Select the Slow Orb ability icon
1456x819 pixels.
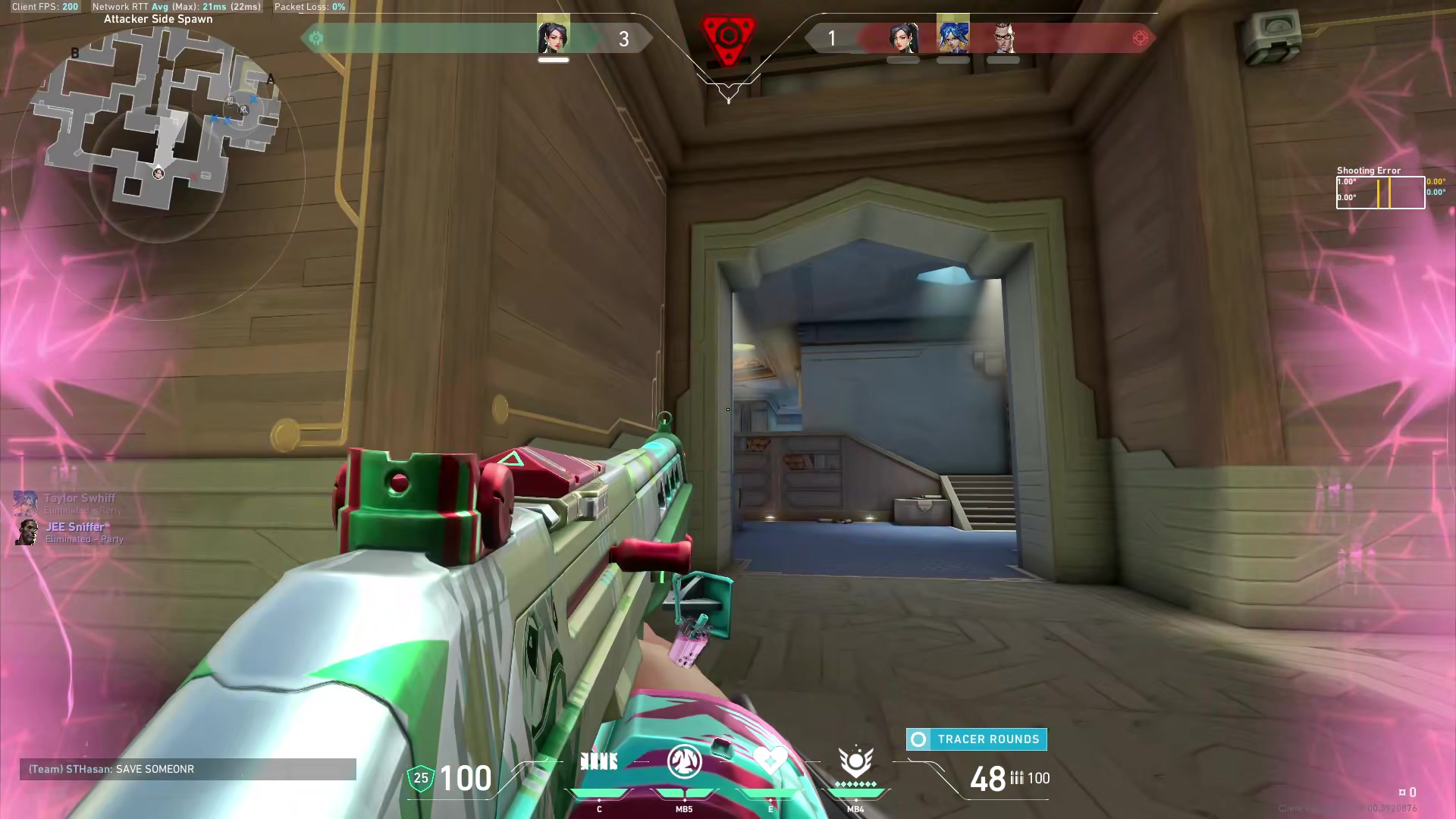coord(684,761)
